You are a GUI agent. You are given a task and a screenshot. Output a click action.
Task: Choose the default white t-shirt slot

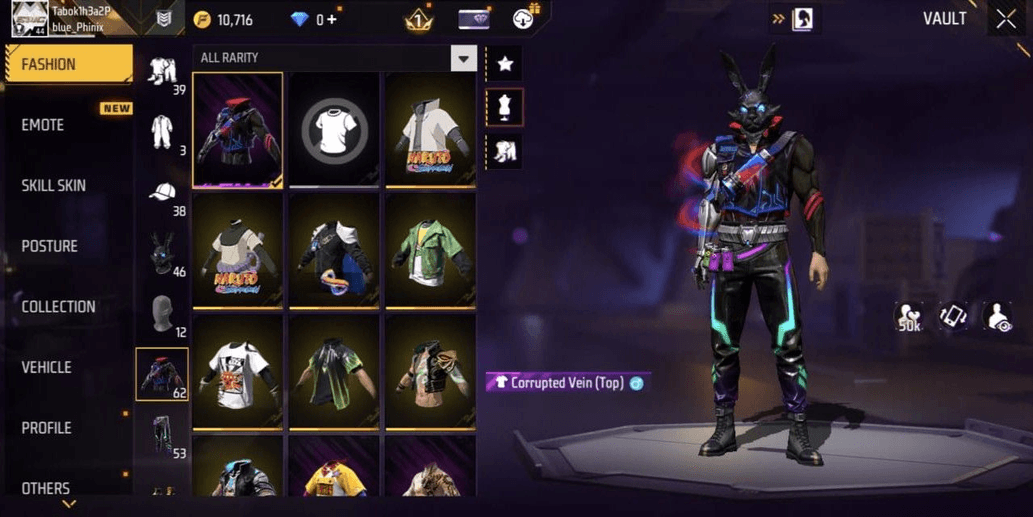click(x=335, y=130)
